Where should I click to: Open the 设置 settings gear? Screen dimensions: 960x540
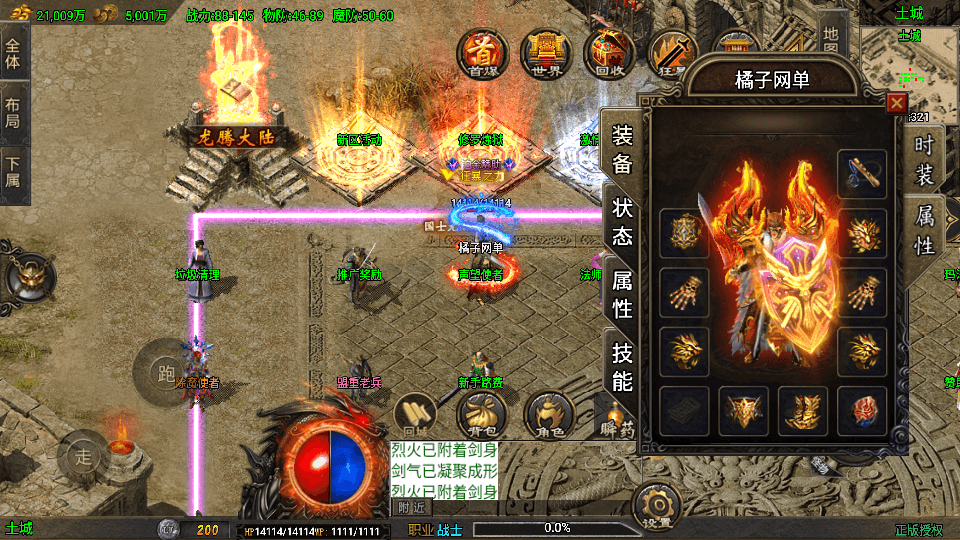tap(658, 505)
